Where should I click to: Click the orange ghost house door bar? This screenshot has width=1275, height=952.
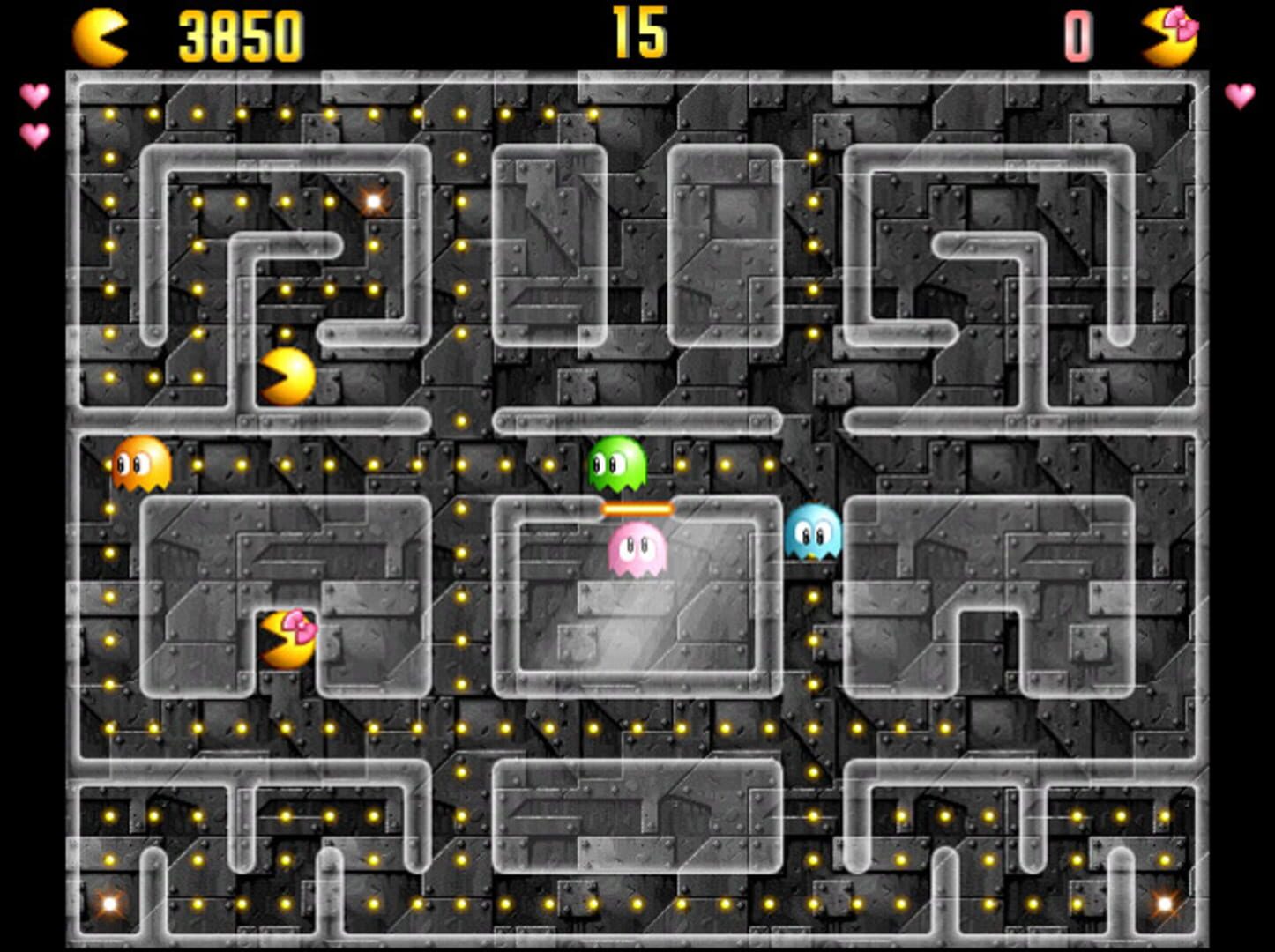636,509
